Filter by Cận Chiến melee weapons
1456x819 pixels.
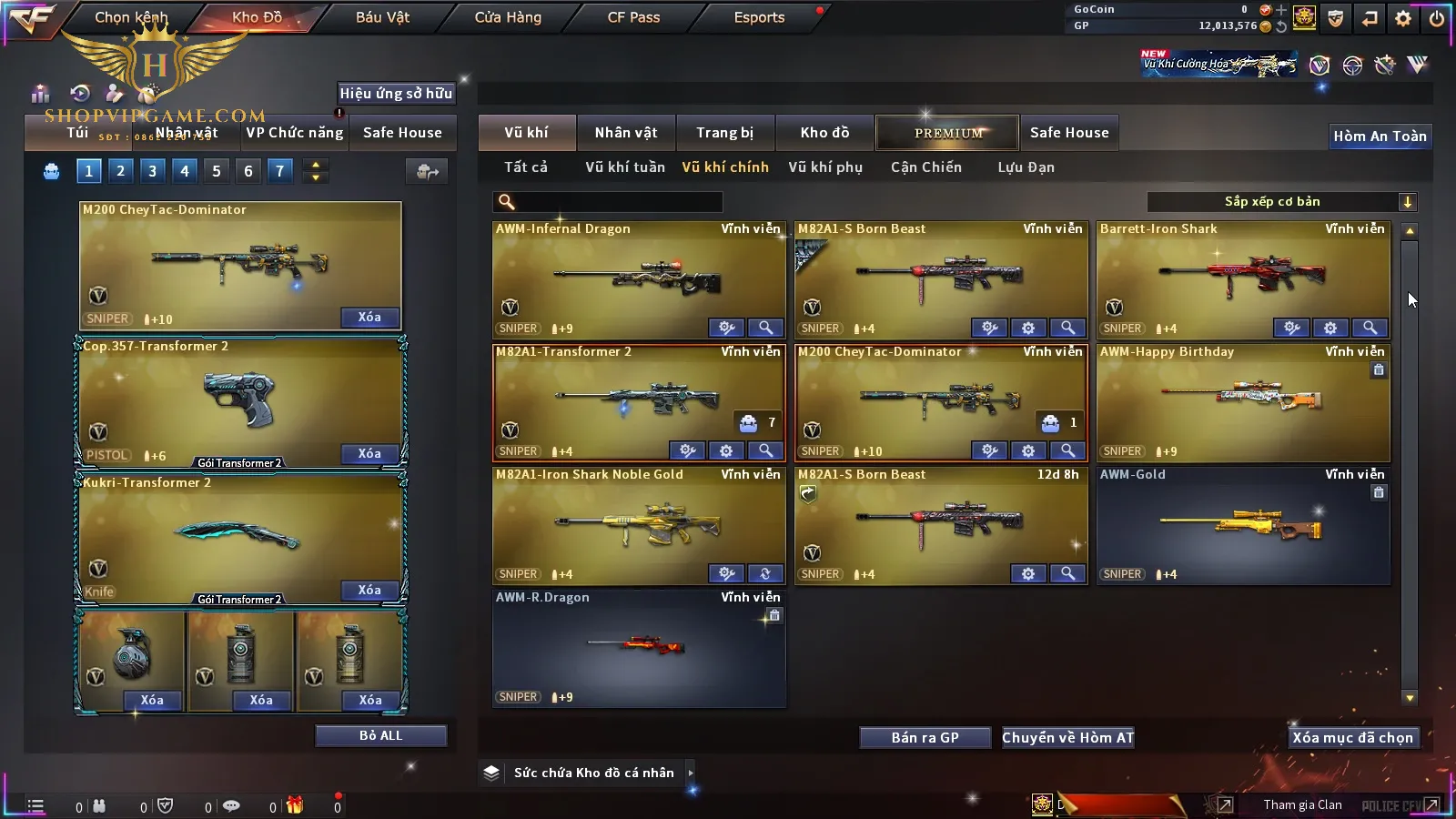(x=925, y=167)
